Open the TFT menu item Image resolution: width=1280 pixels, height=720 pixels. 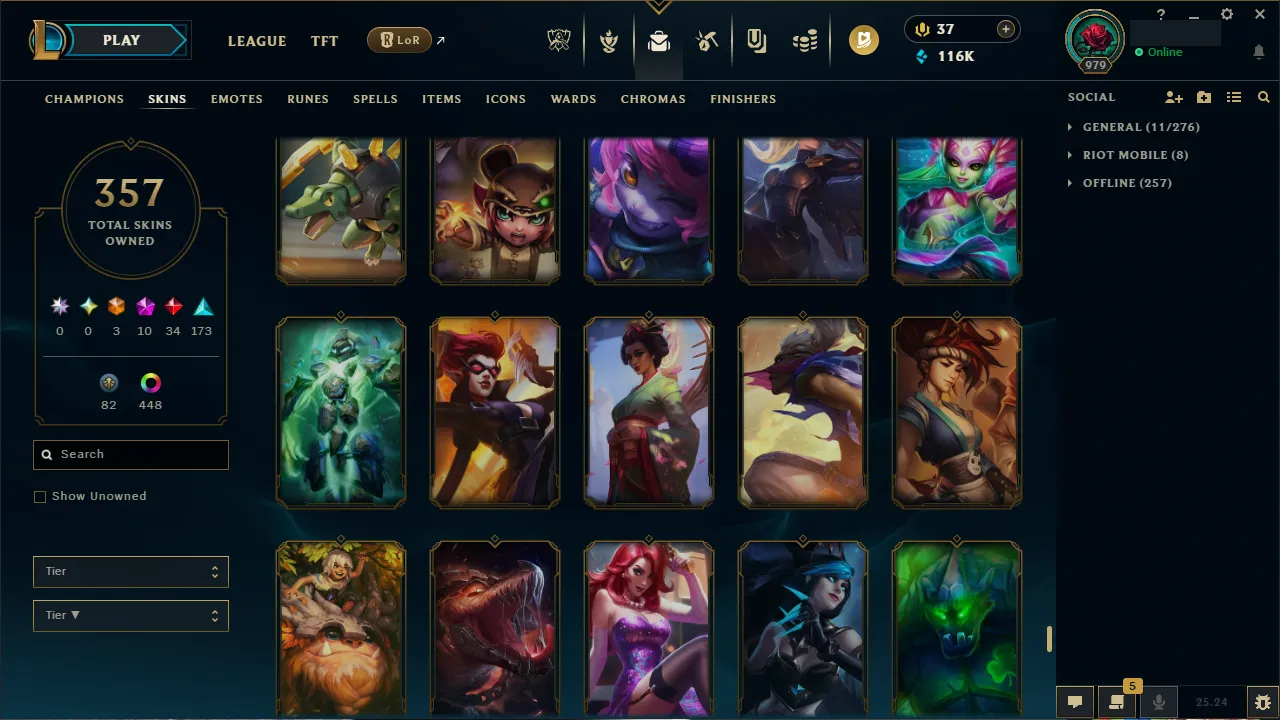coord(324,41)
